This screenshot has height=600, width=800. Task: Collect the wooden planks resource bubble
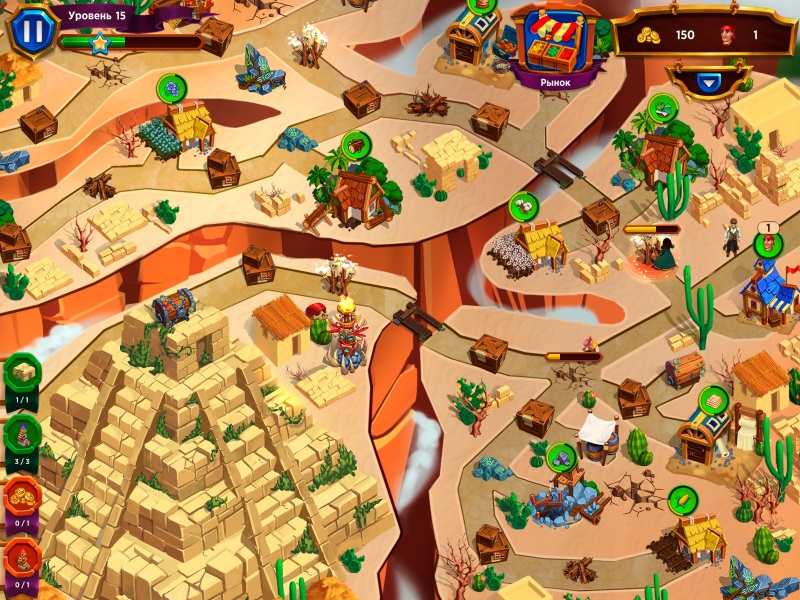point(713,399)
